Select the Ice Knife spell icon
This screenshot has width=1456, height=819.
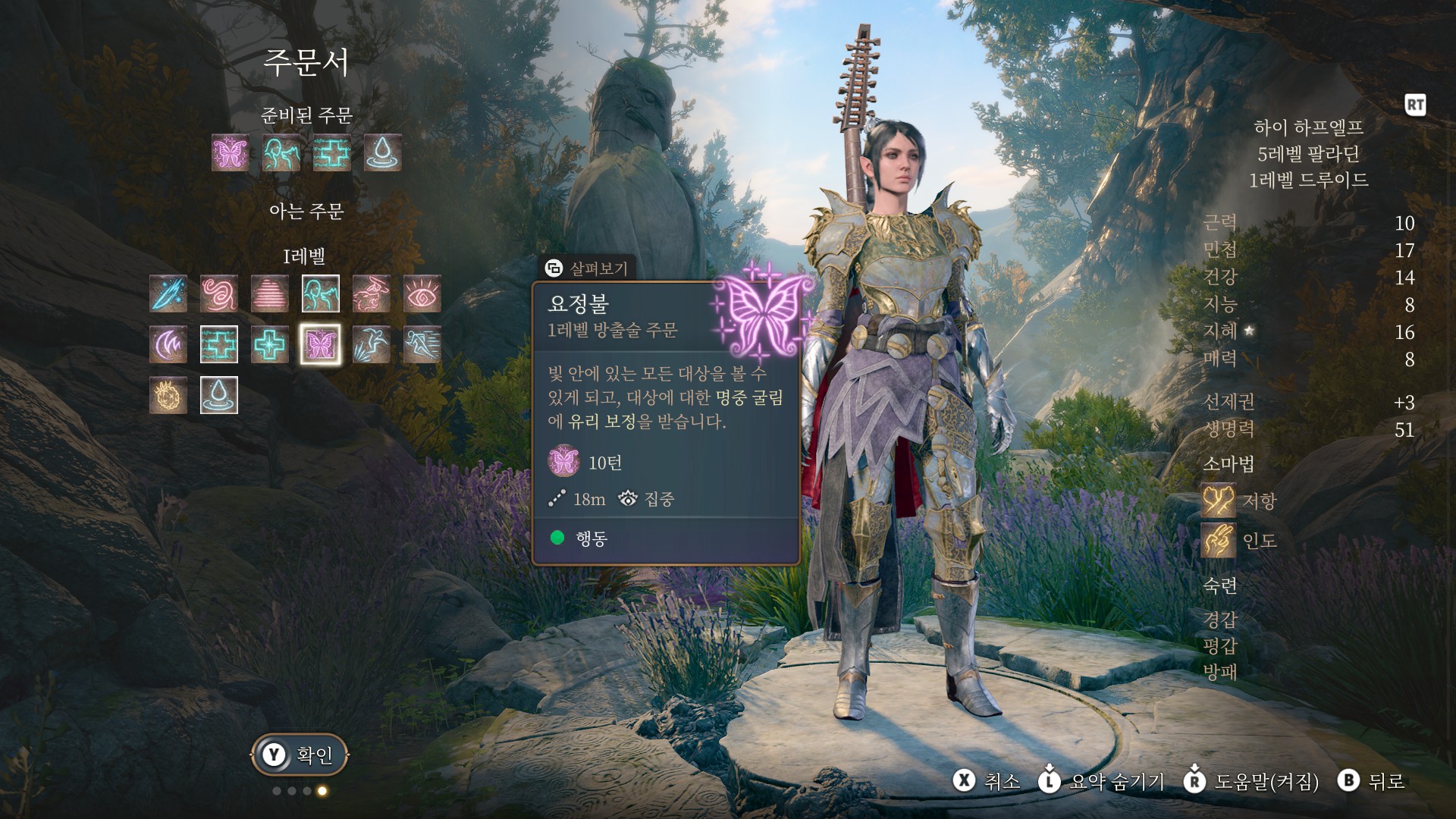tap(168, 294)
